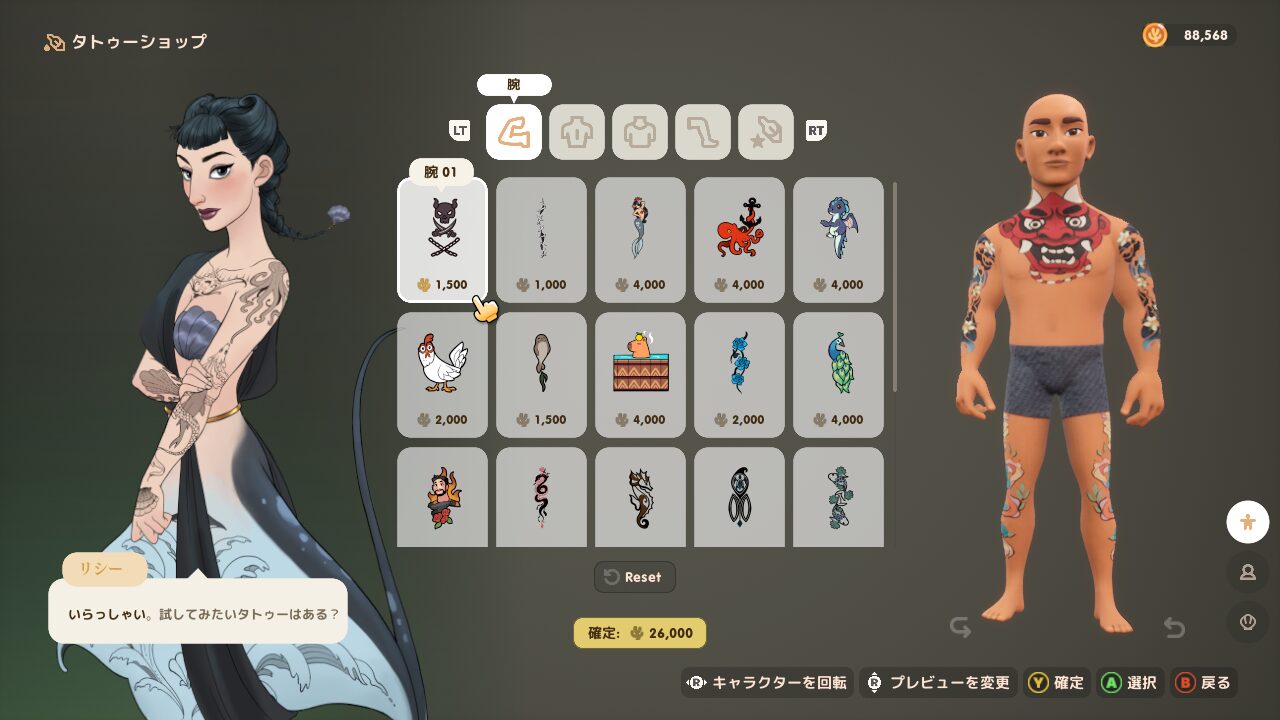Choose the peacock tattoo priced 4,000
1280x720 pixels.
838,370
